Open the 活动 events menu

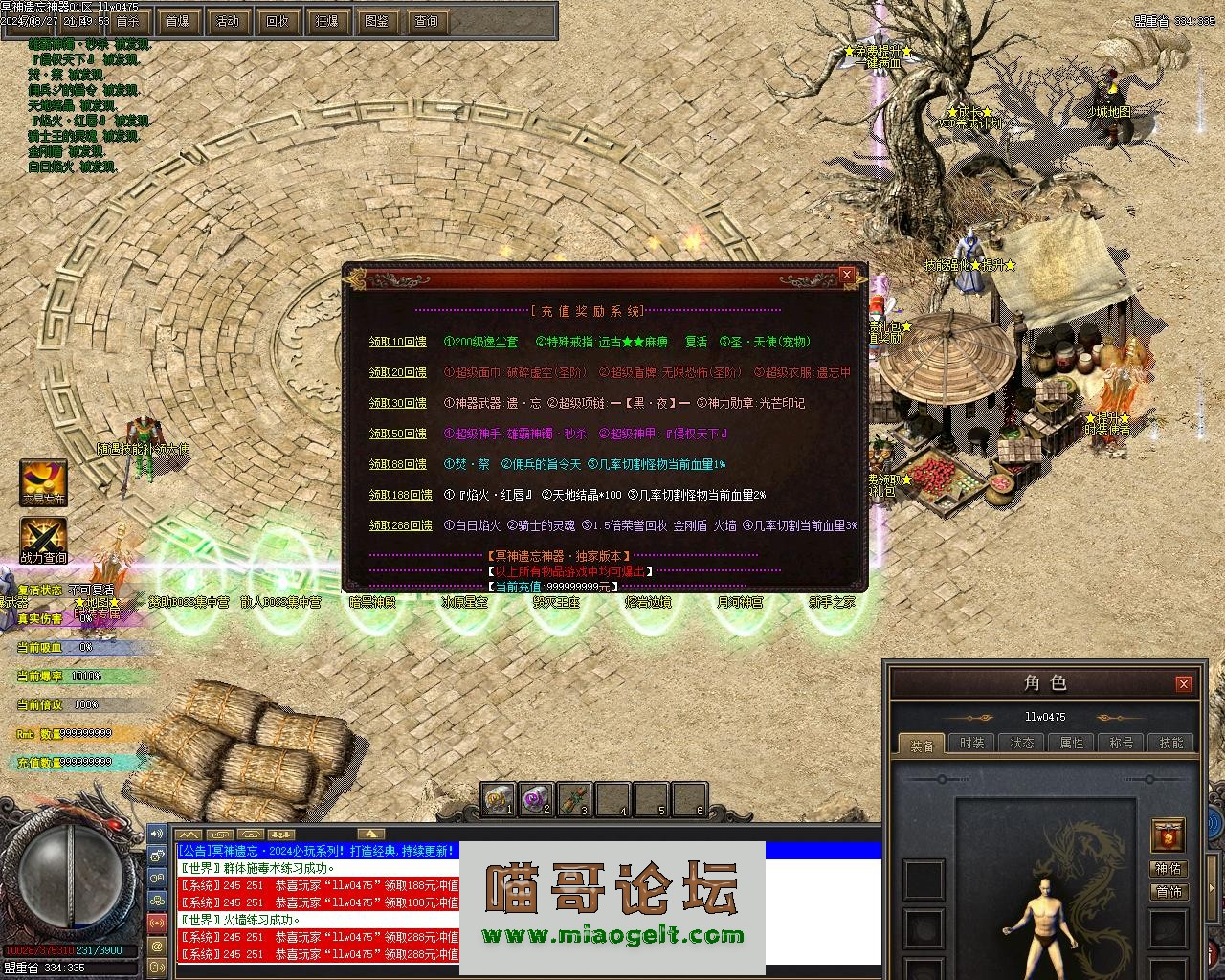coord(228,21)
